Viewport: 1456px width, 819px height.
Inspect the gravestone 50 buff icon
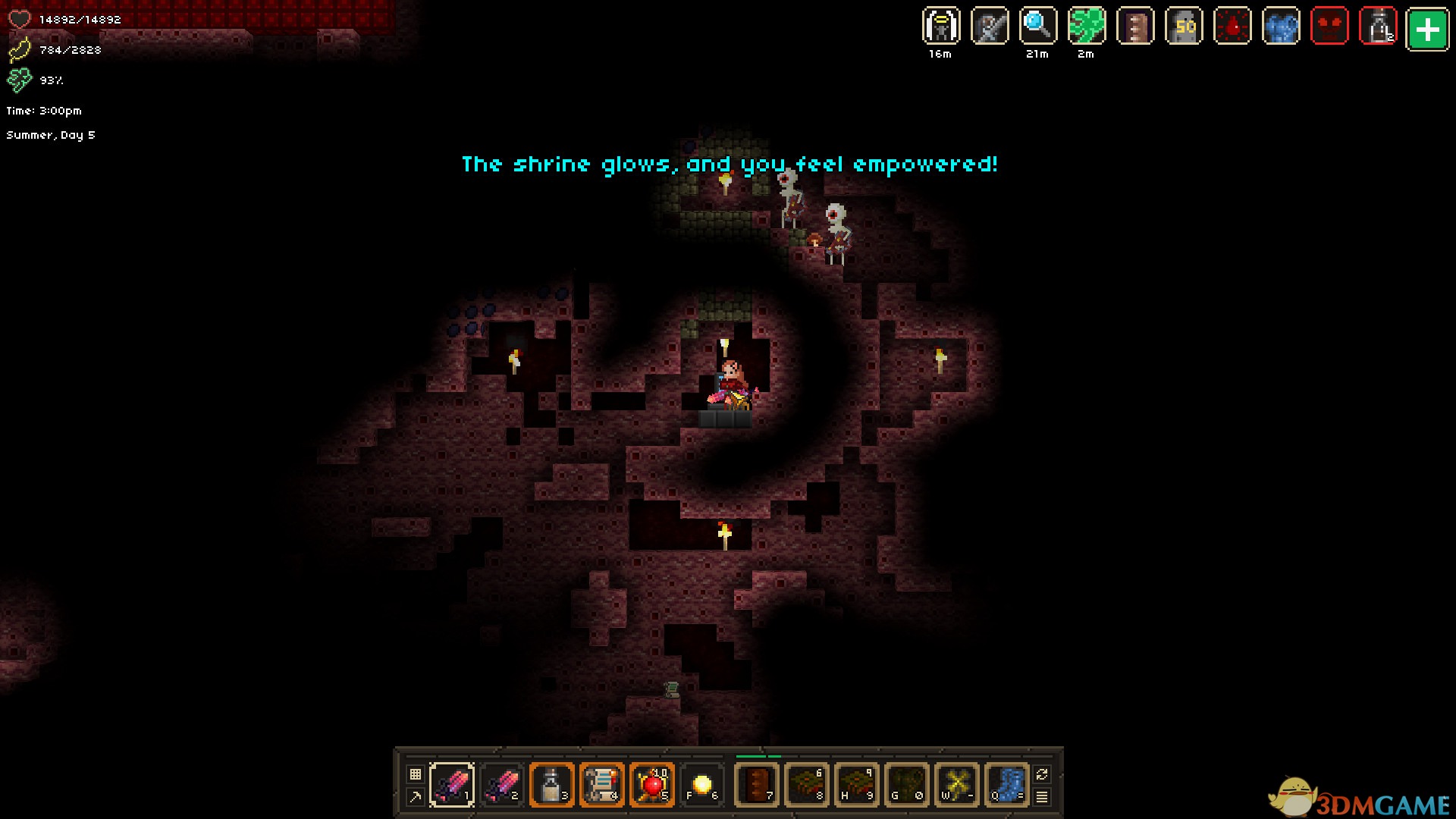point(1184,27)
